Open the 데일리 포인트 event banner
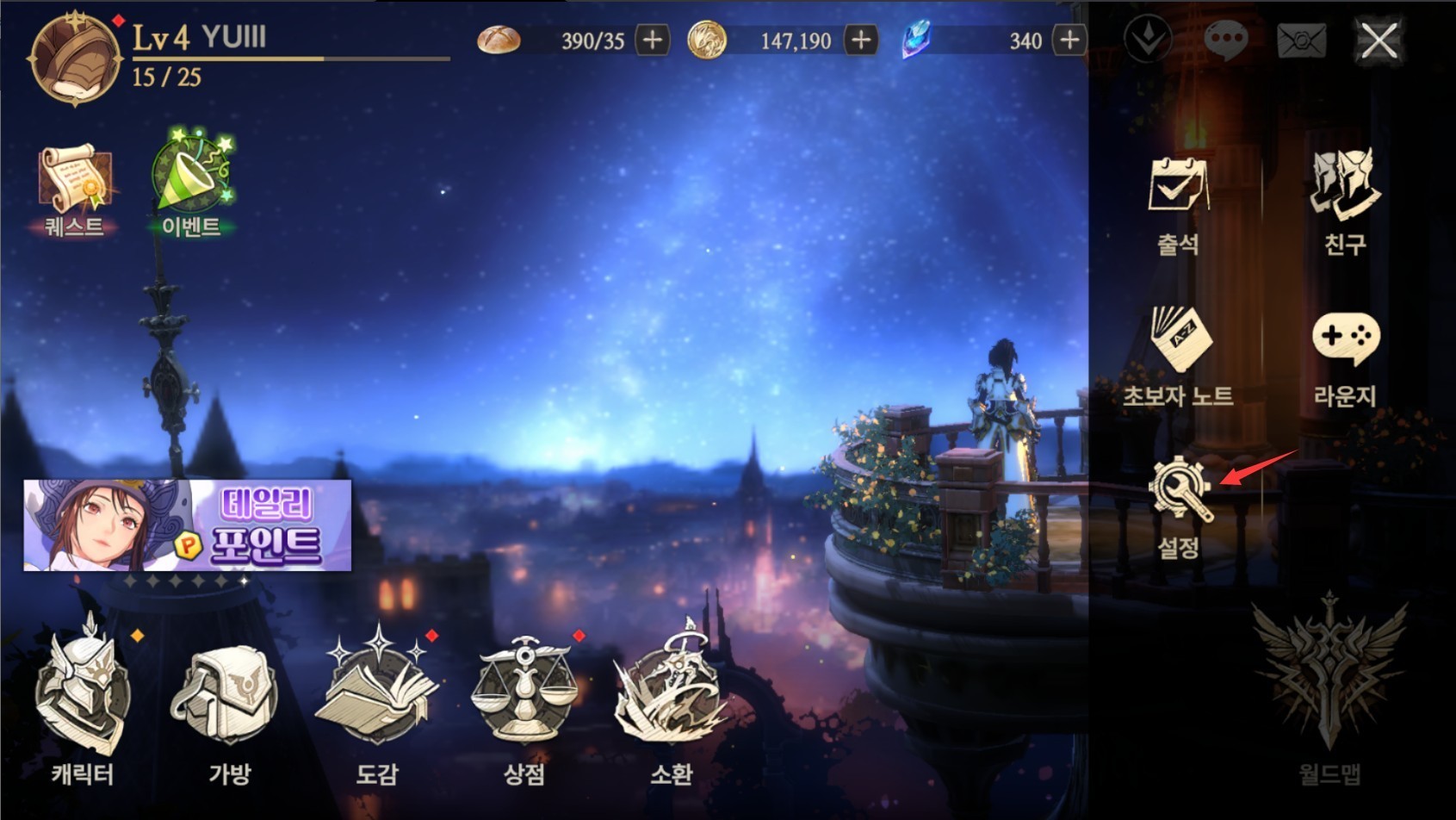This screenshot has height=820, width=1456. coord(188,525)
